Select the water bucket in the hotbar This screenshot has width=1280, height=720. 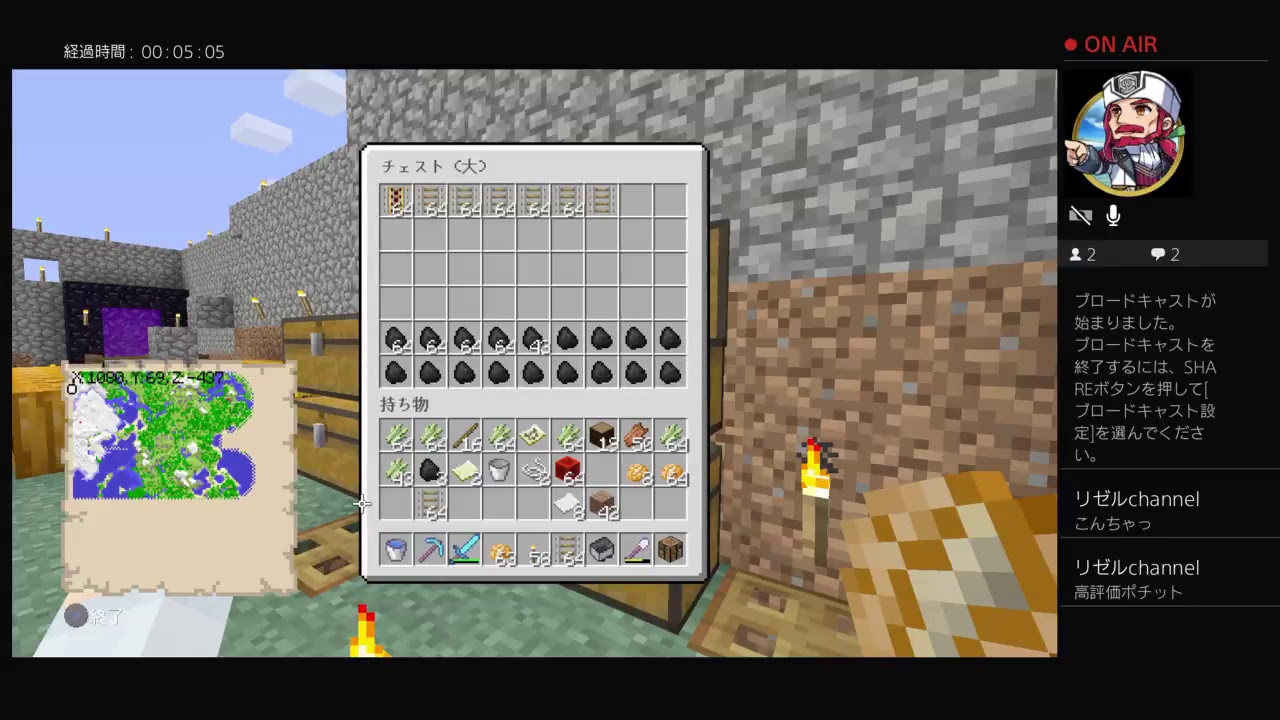tap(395, 549)
